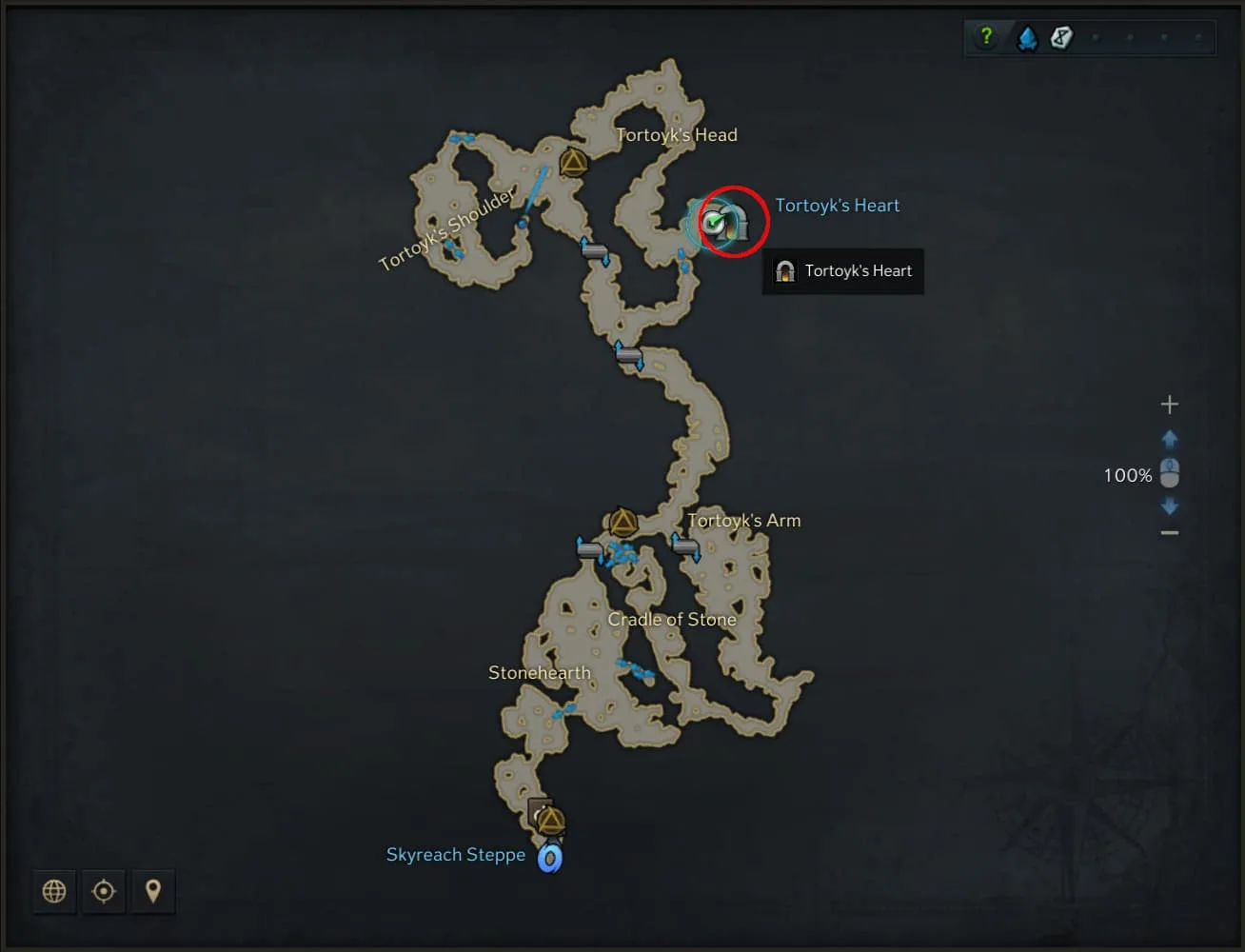Zoom in the map with the plus button

click(1169, 405)
